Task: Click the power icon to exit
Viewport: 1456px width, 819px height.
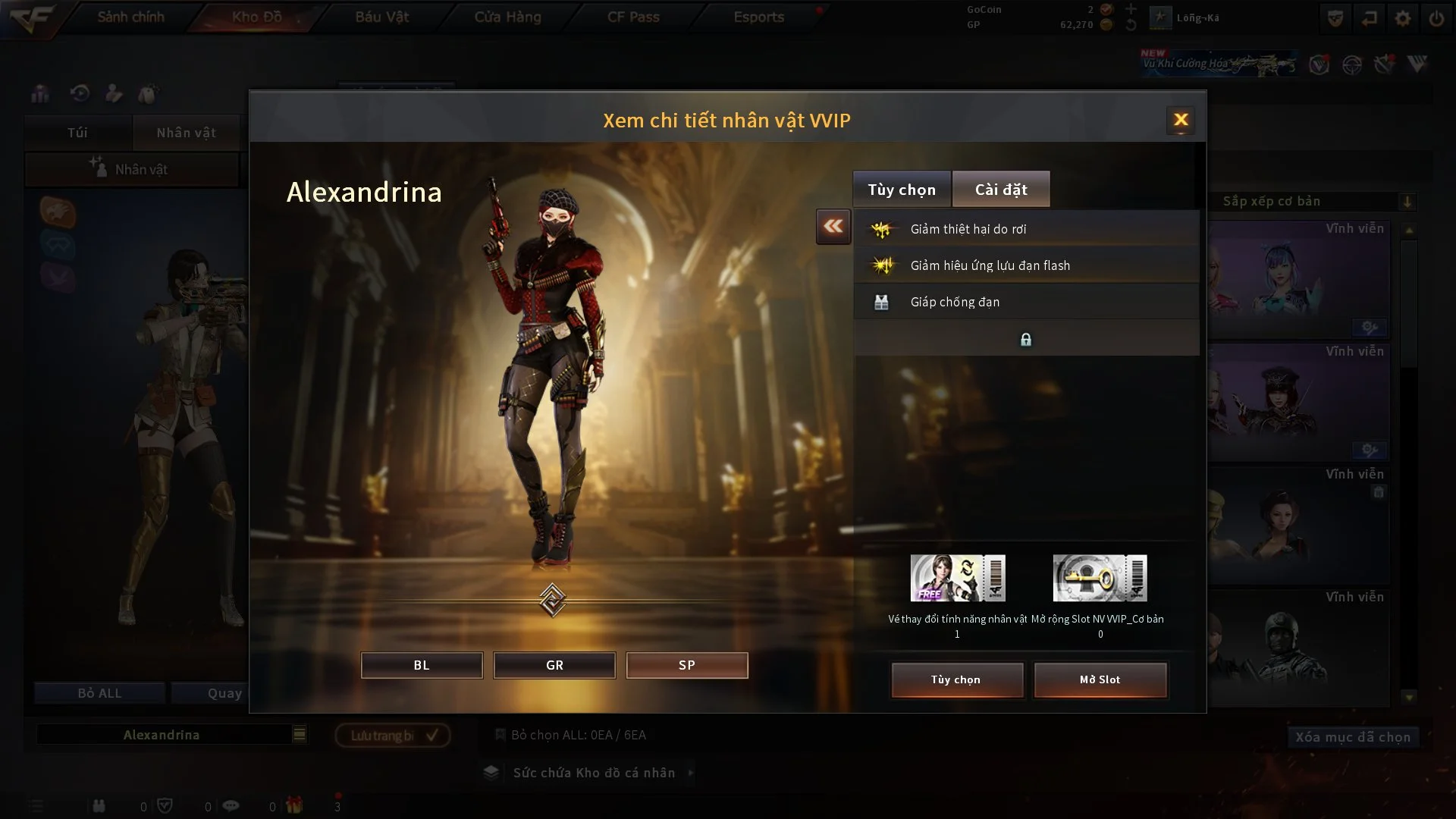Action: (1436, 18)
